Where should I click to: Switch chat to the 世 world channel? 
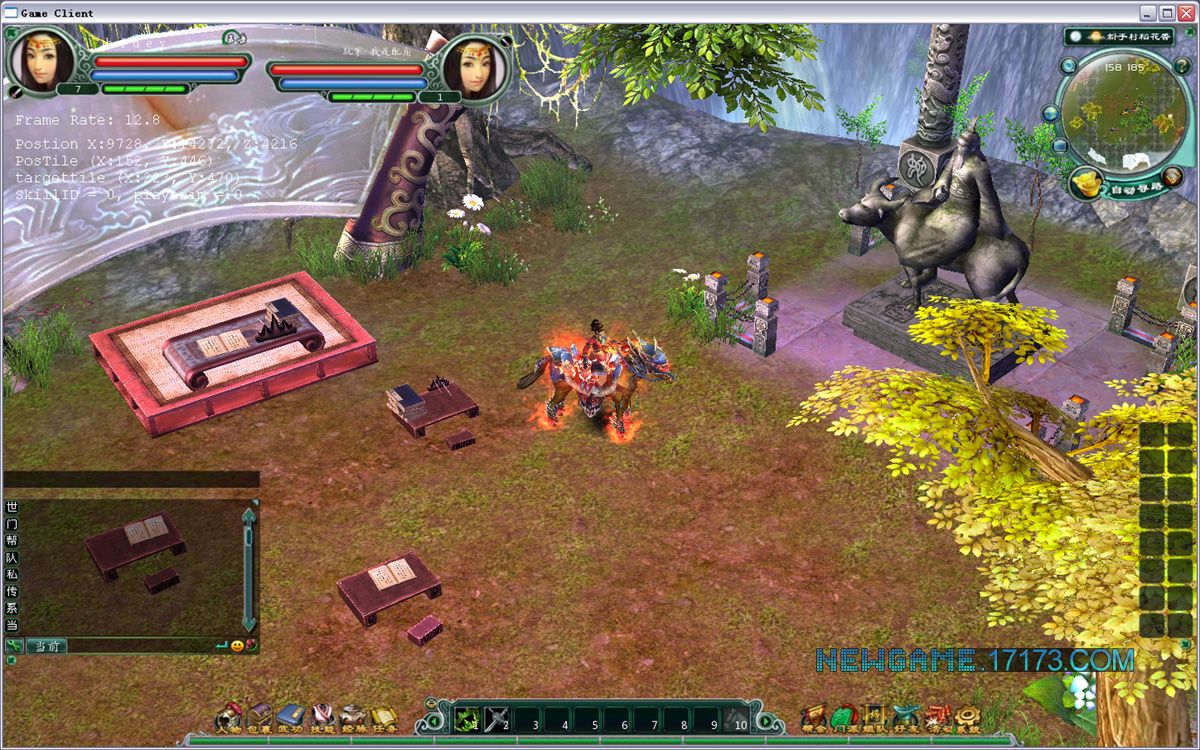tap(12, 507)
